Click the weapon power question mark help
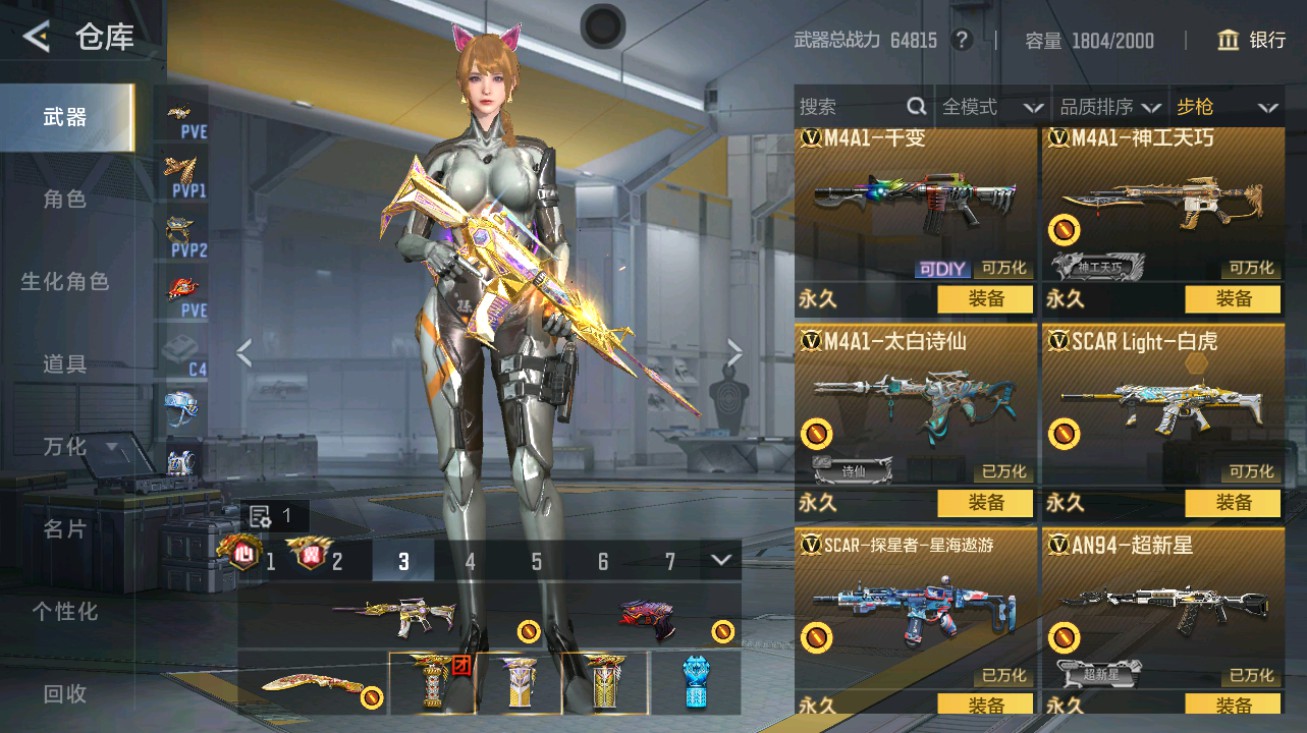The image size is (1307, 733). pyautogui.click(x=962, y=40)
